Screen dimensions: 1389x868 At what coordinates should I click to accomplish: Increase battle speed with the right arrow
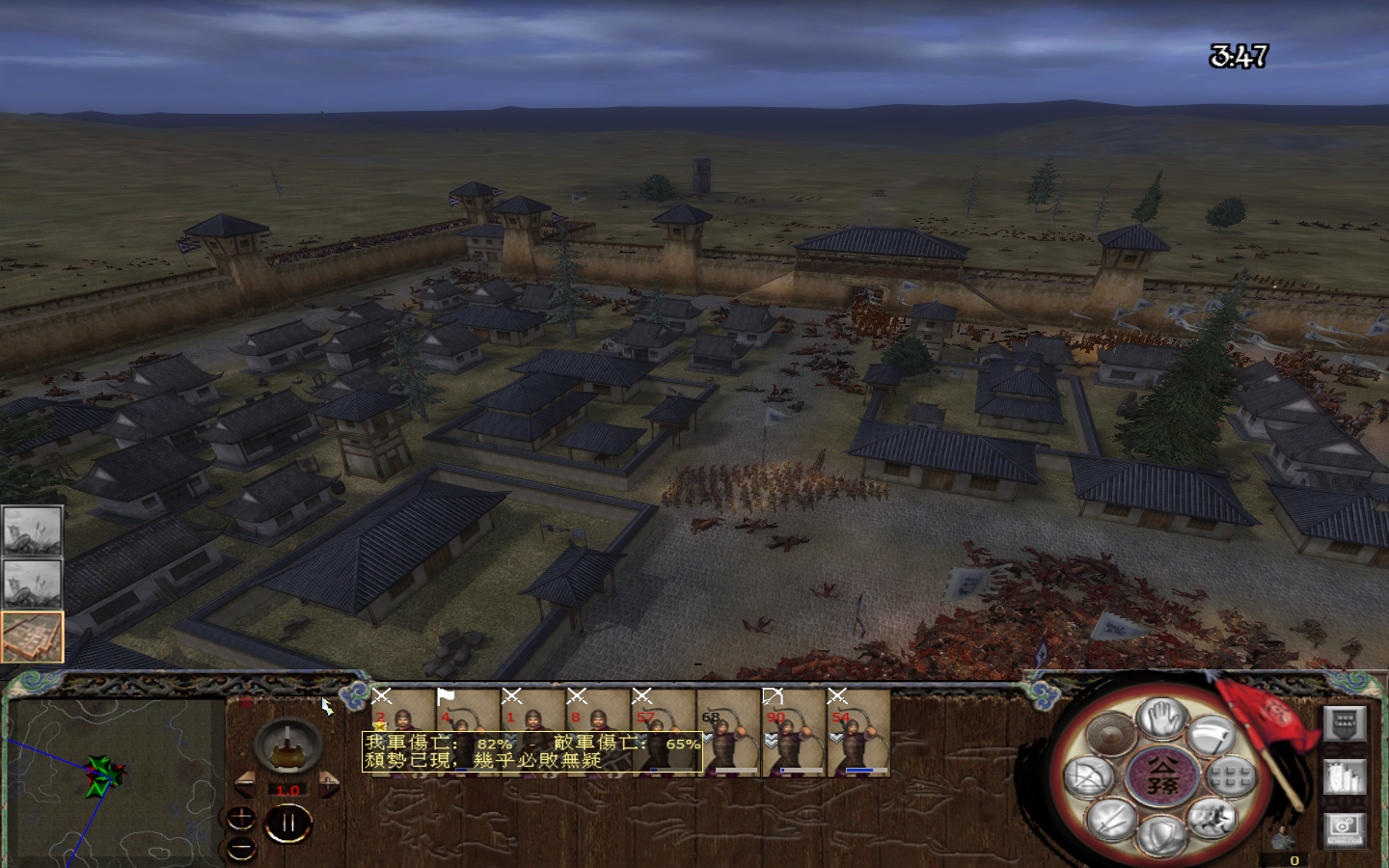click(x=329, y=785)
